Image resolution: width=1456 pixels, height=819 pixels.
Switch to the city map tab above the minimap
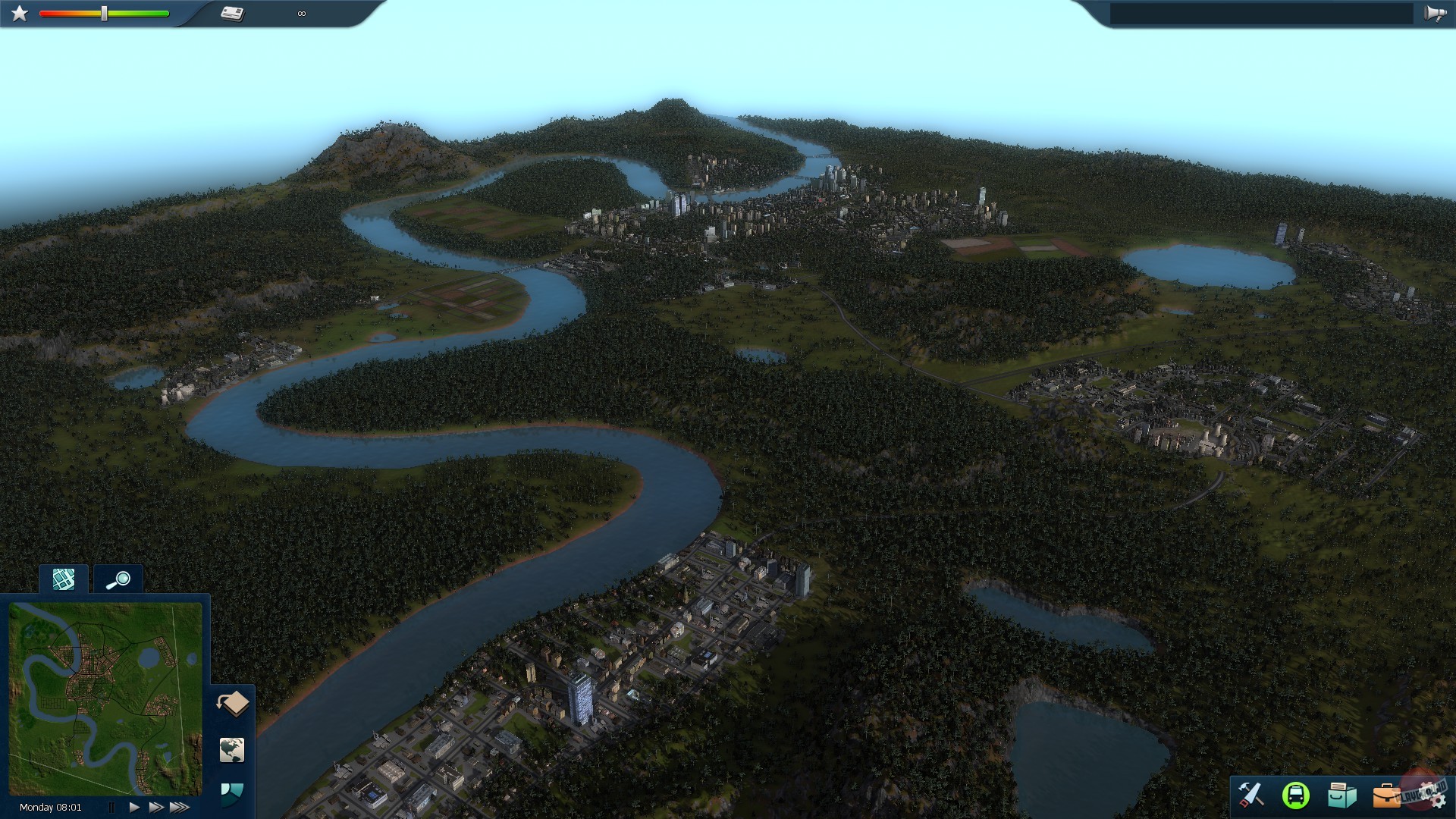(63, 579)
